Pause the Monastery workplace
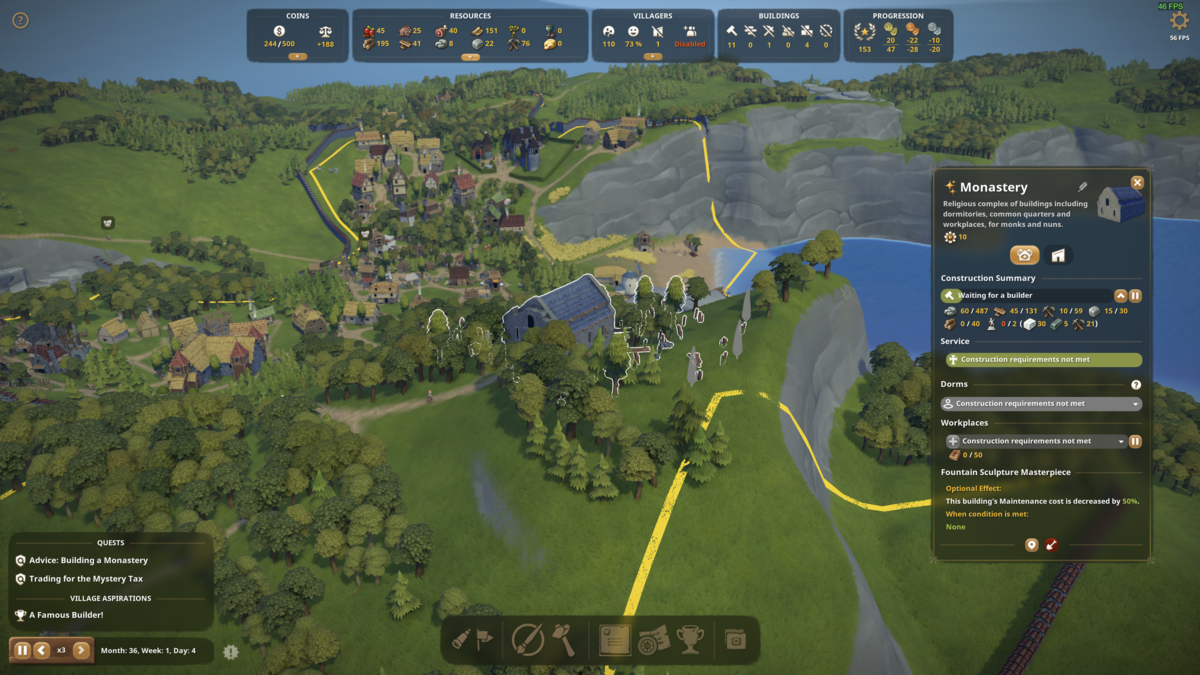The width and height of the screenshot is (1200, 675). [1135, 441]
